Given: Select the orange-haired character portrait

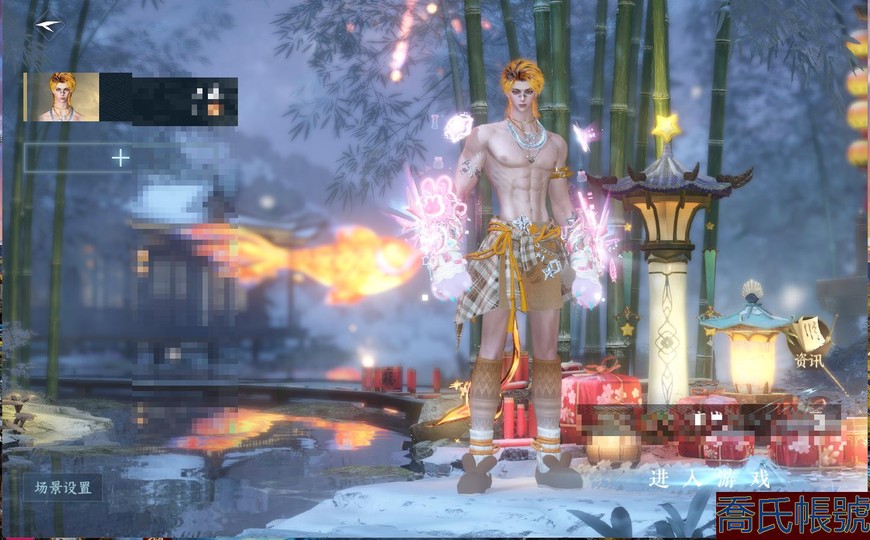Looking at the screenshot, I should point(62,97).
